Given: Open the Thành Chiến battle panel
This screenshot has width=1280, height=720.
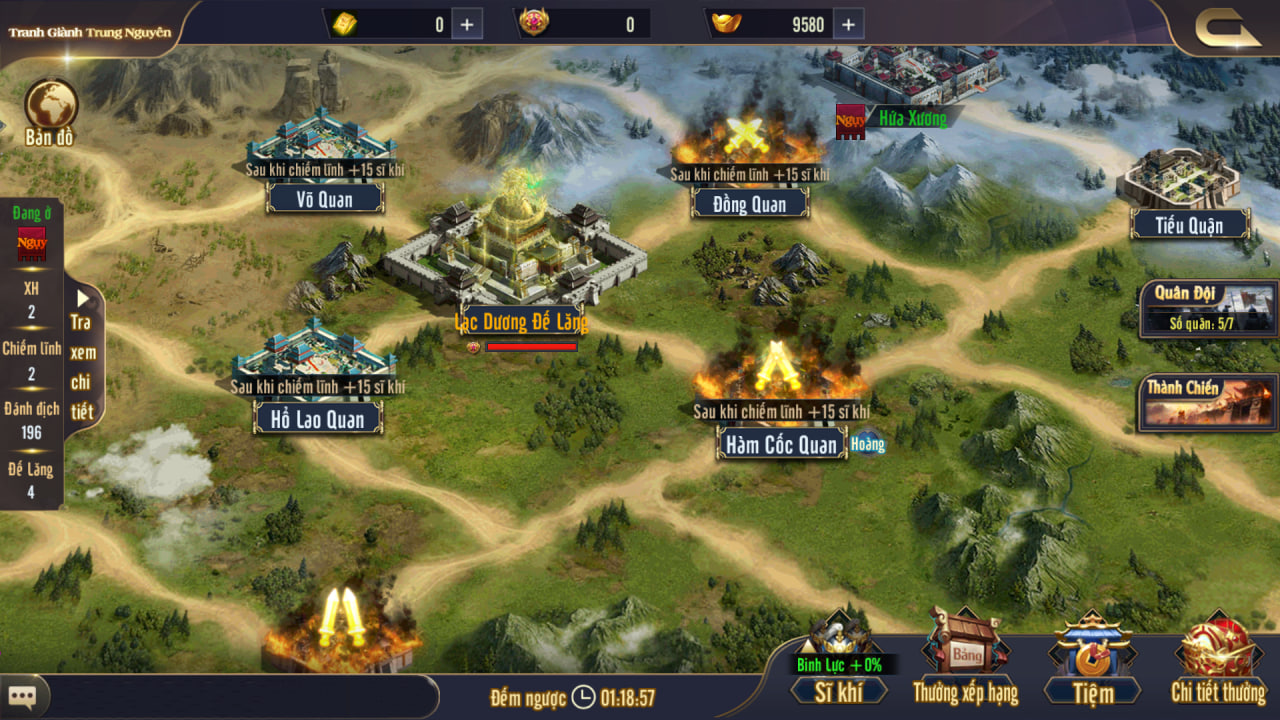Looking at the screenshot, I should click(1207, 402).
